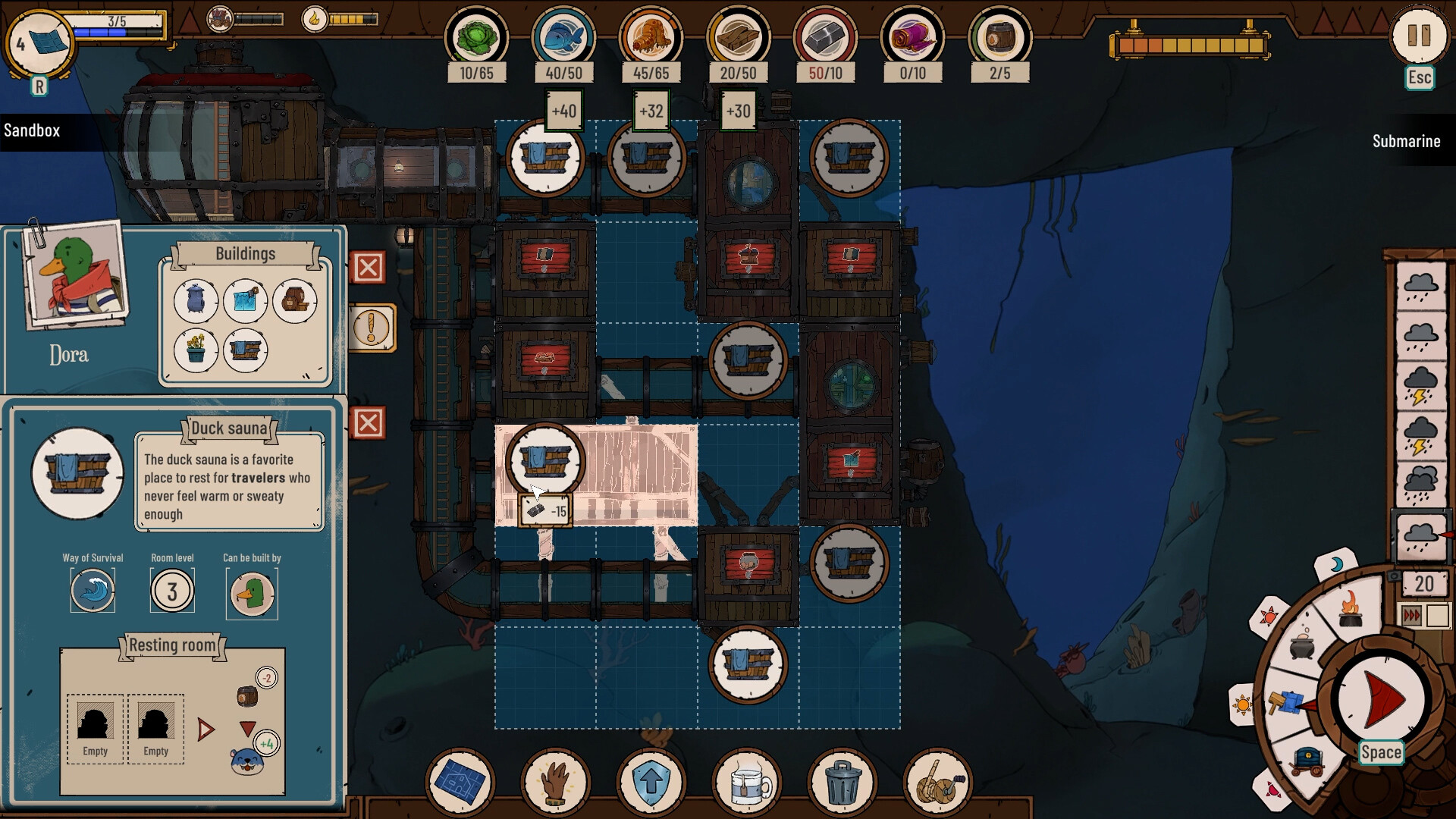This screenshot has width=1456, height=819.
Task: Activate the trash can demolish tool
Action: (x=842, y=781)
